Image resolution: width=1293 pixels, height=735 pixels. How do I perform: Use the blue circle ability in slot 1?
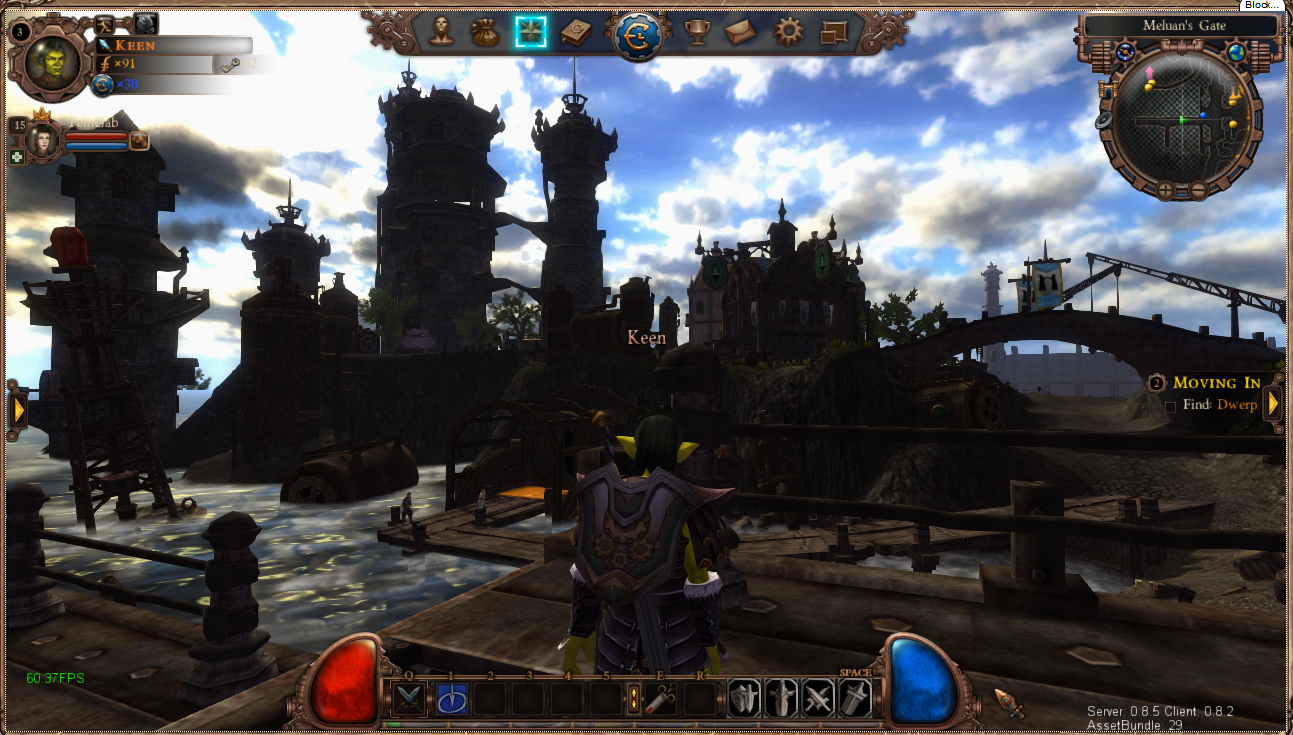coord(451,699)
